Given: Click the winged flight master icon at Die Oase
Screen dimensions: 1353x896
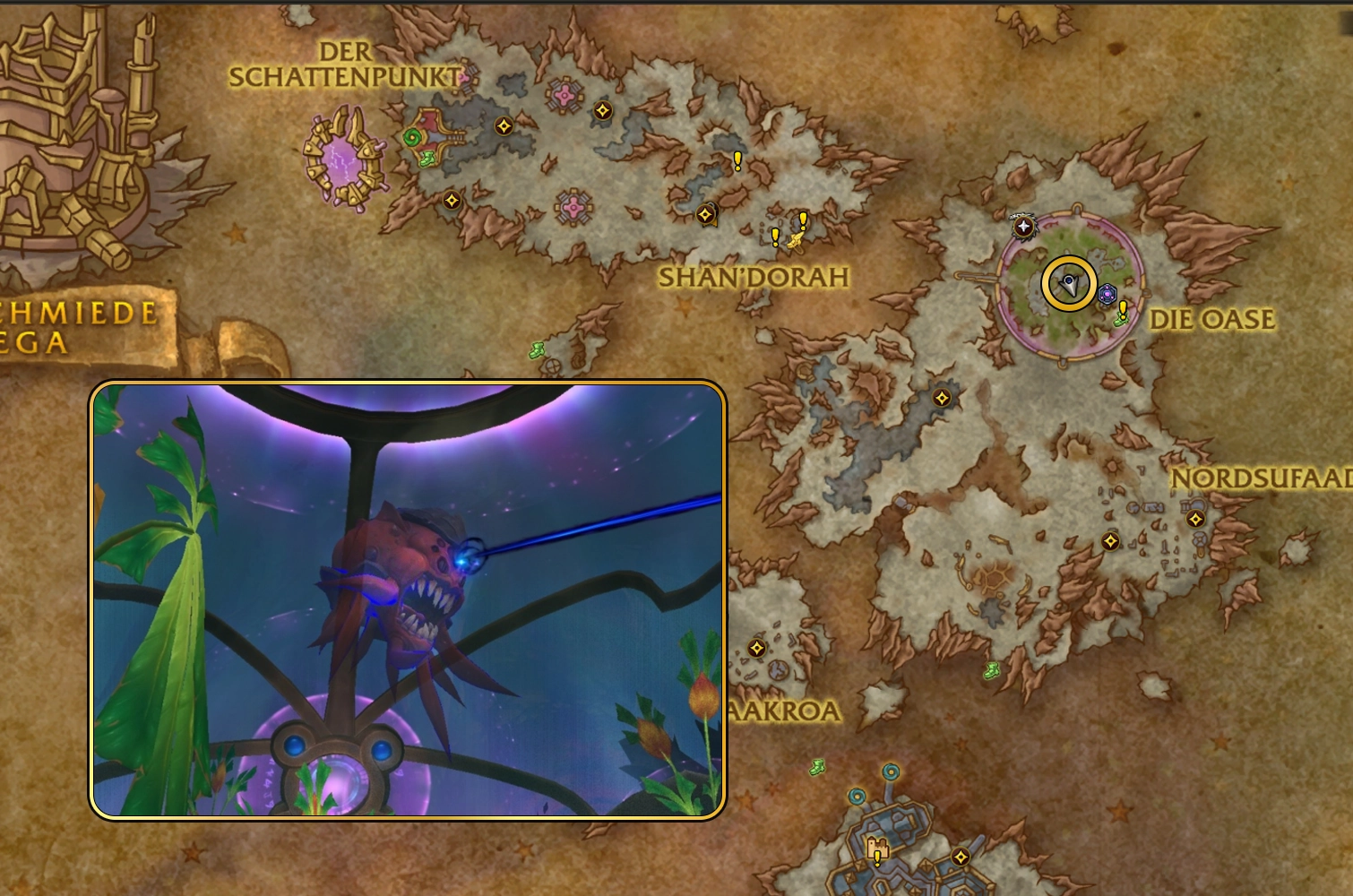Looking at the screenshot, I should click(1023, 227).
